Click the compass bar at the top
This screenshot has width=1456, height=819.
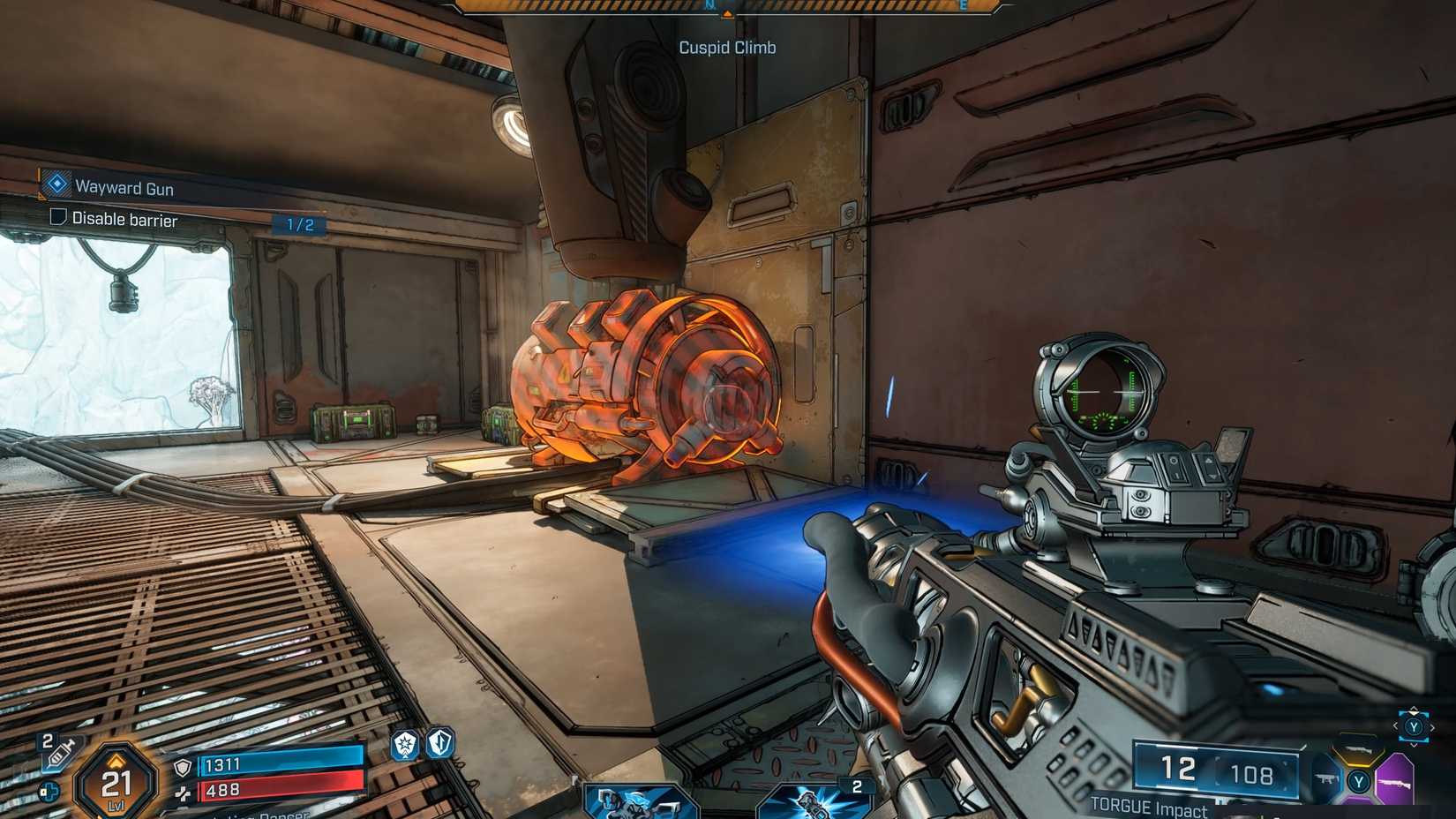pyautogui.click(x=727, y=7)
